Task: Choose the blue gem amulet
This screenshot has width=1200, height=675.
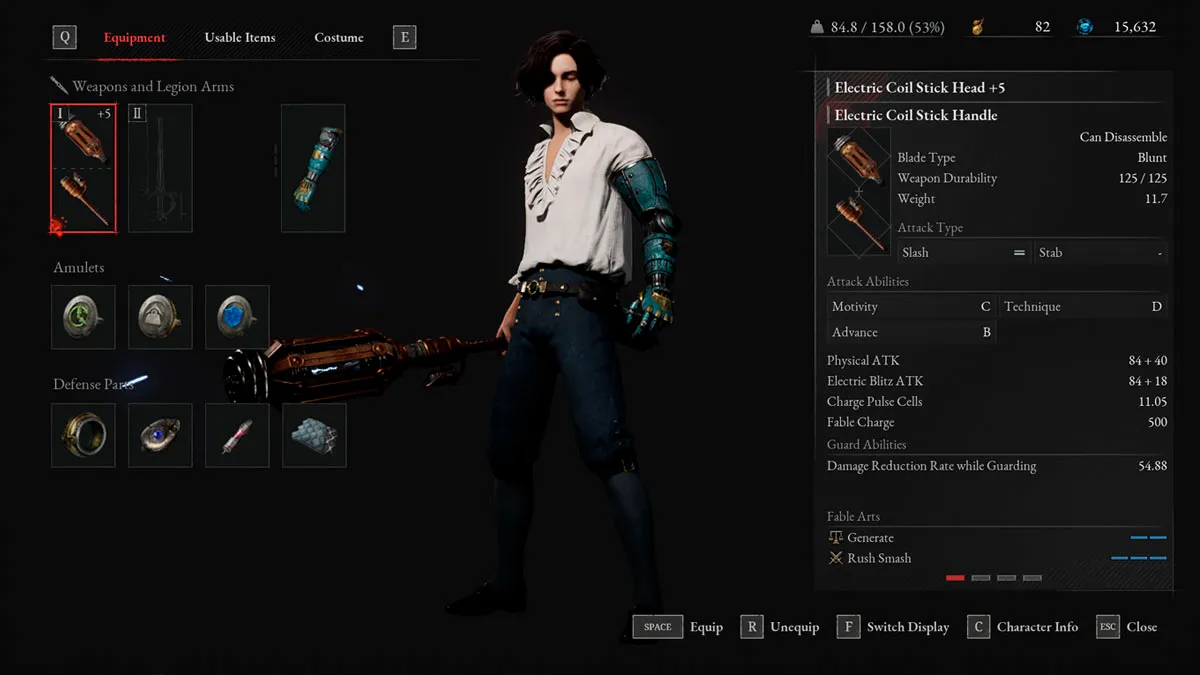Action: pos(237,317)
